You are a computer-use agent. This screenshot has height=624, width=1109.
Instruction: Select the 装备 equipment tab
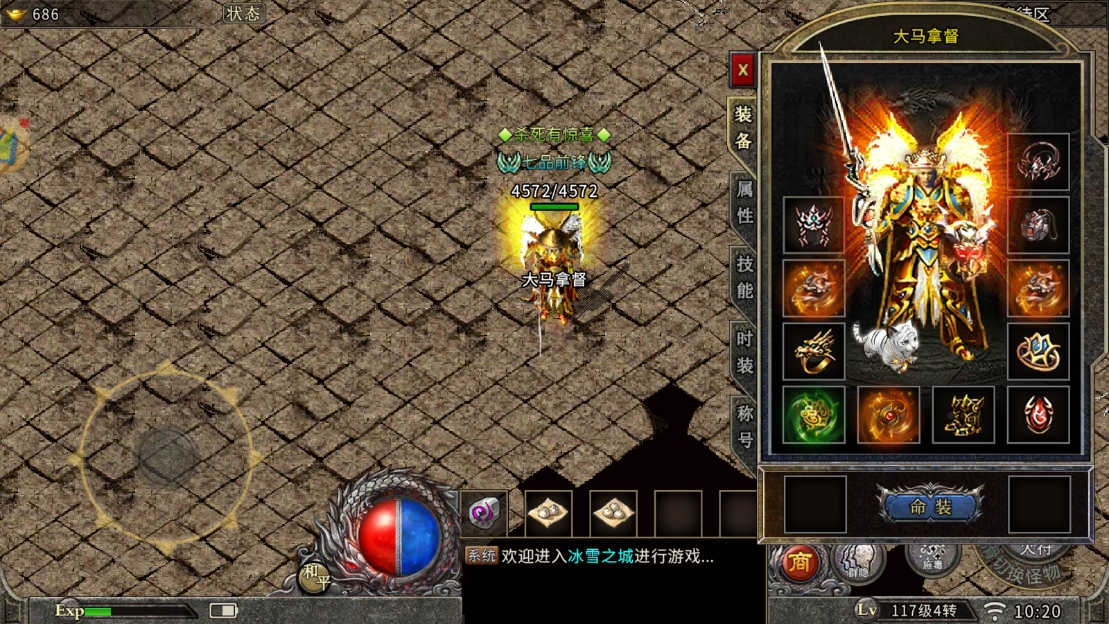point(743,128)
